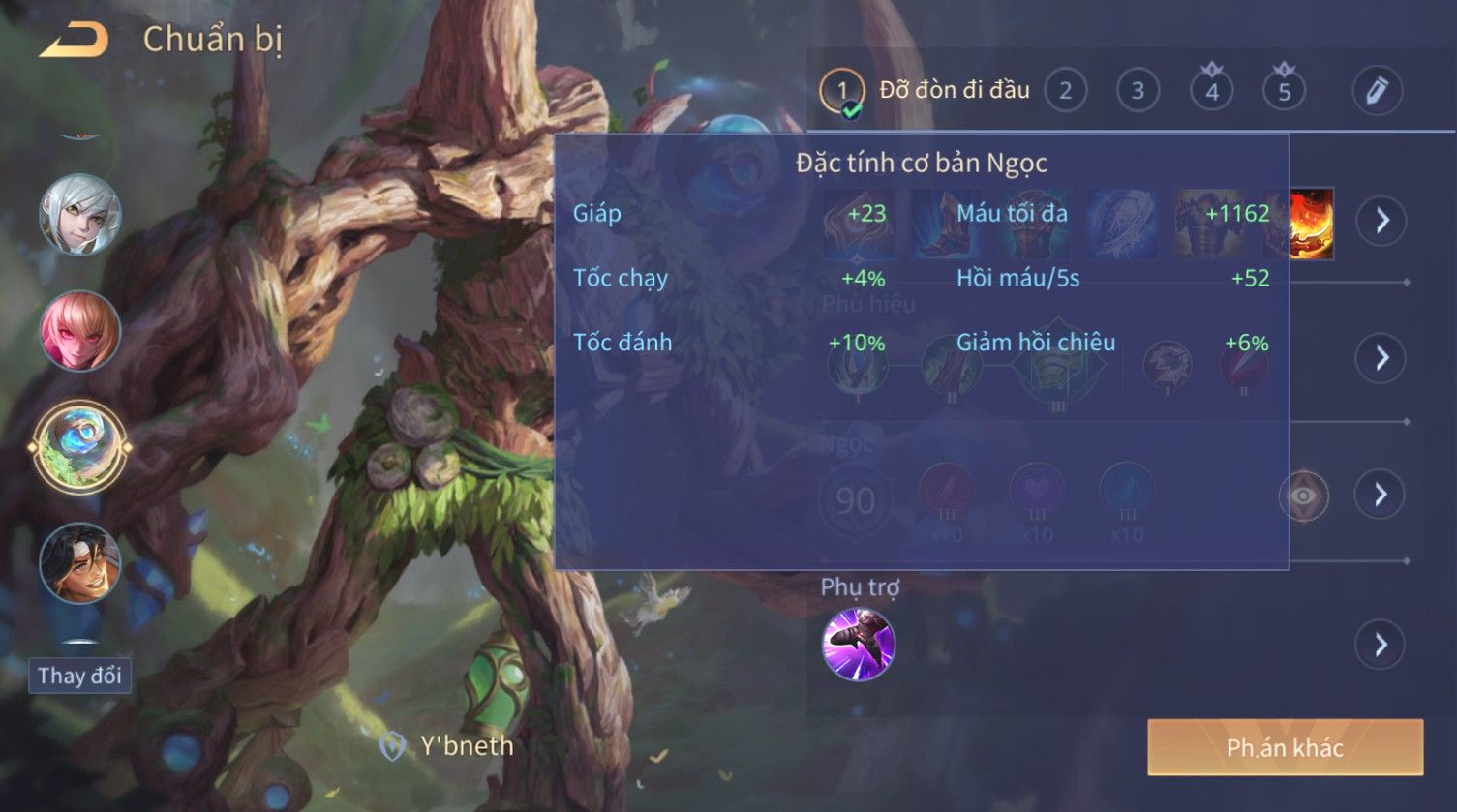Select the white-haired hero portrait
Viewport: 1457px width, 812px height.
pos(80,215)
